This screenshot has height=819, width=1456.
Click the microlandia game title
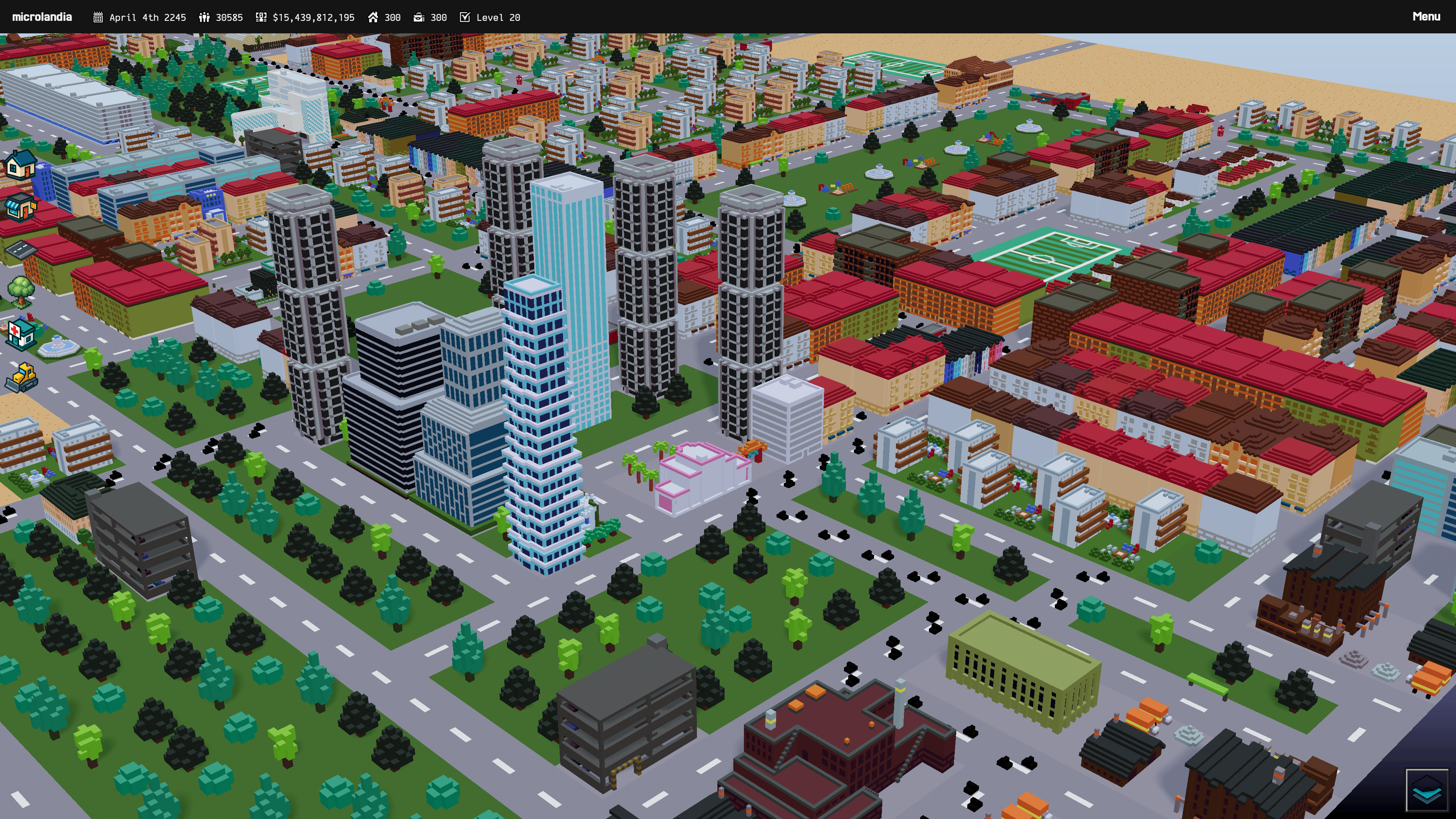pyautogui.click(x=42, y=17)
